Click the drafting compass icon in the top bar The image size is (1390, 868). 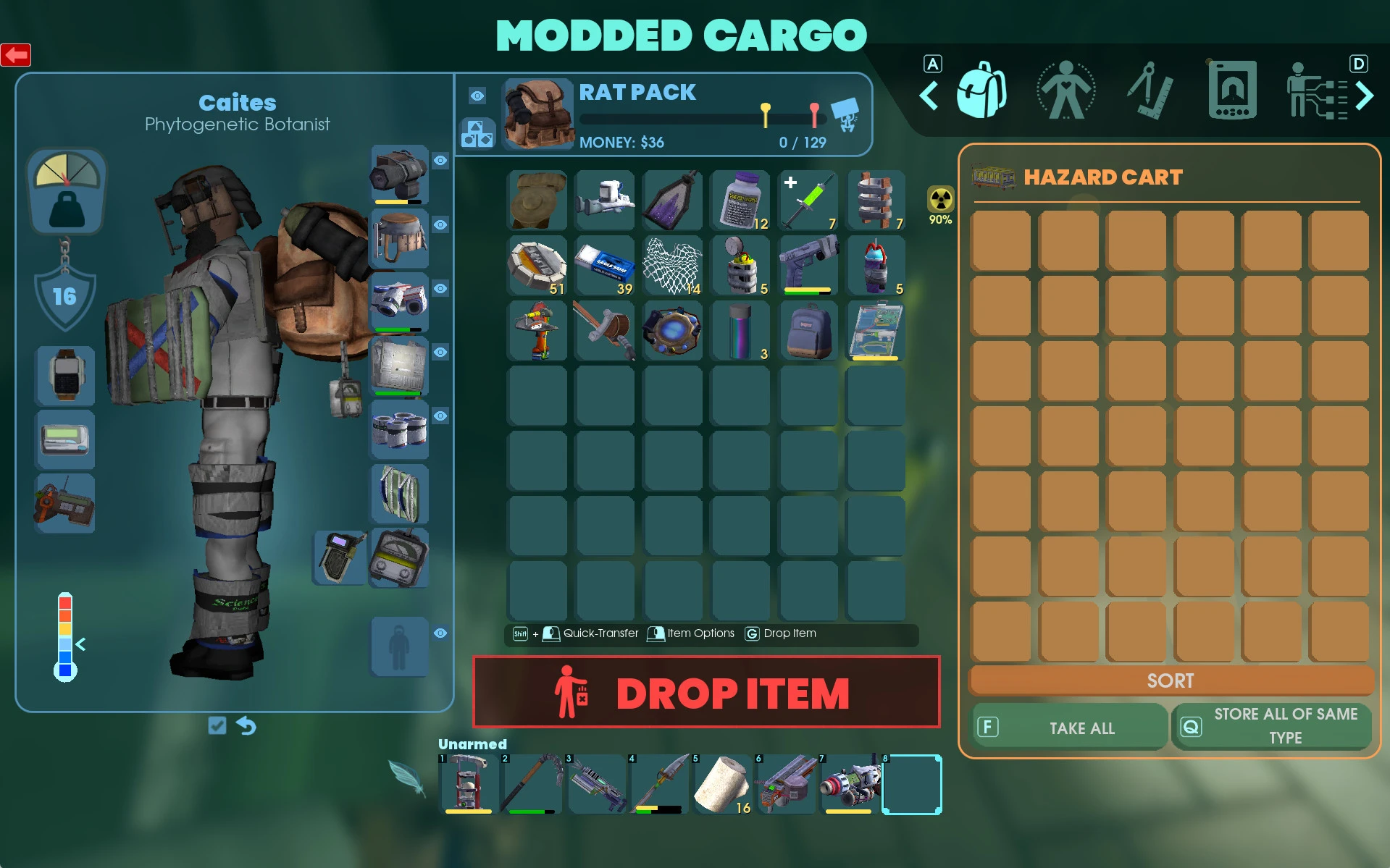[x=1150, y=90]
